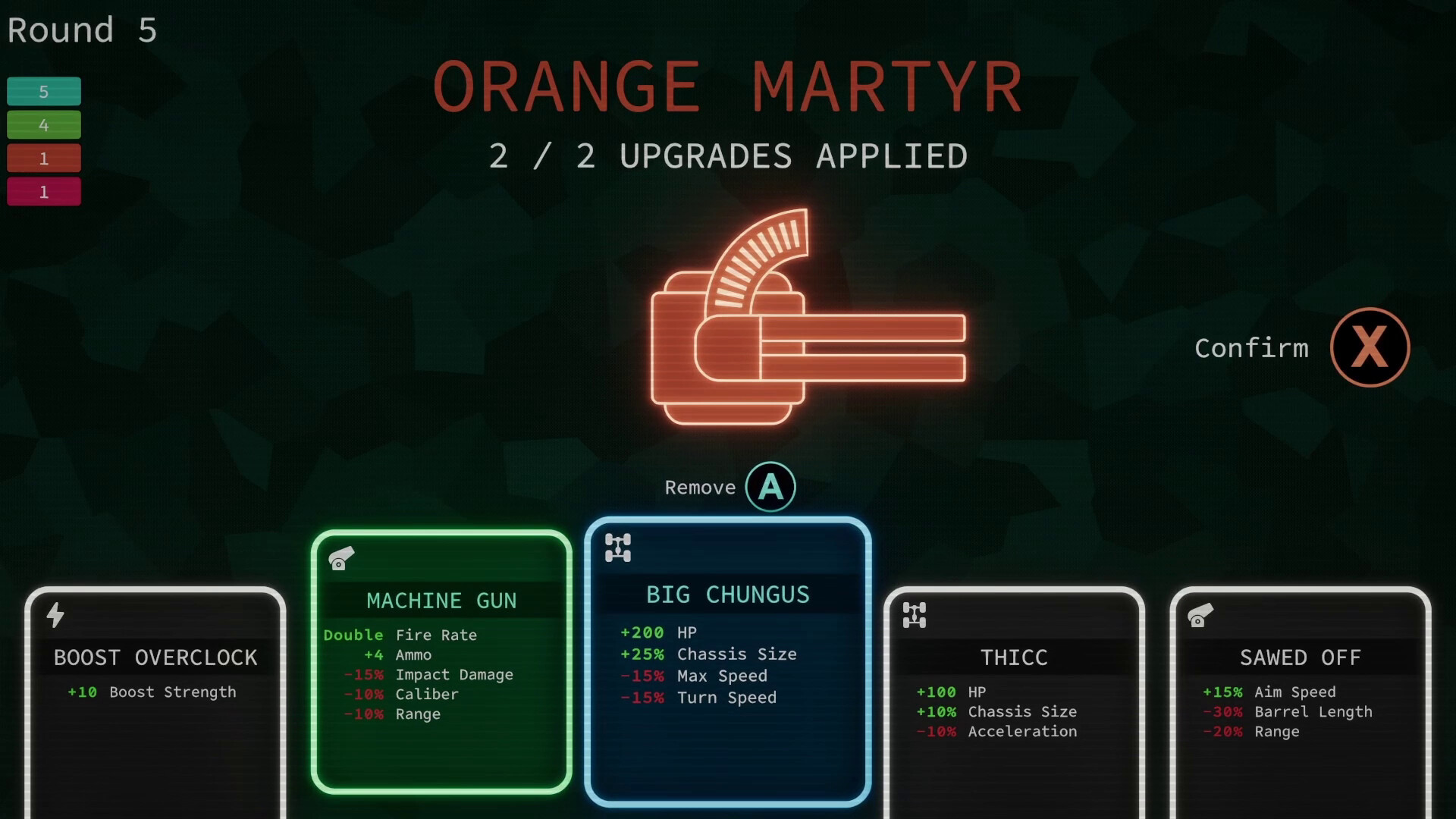This screenshot has width=1456, height=819.
Task: Click the cannon icon on the Sawed Off card
Action: 1199,616
